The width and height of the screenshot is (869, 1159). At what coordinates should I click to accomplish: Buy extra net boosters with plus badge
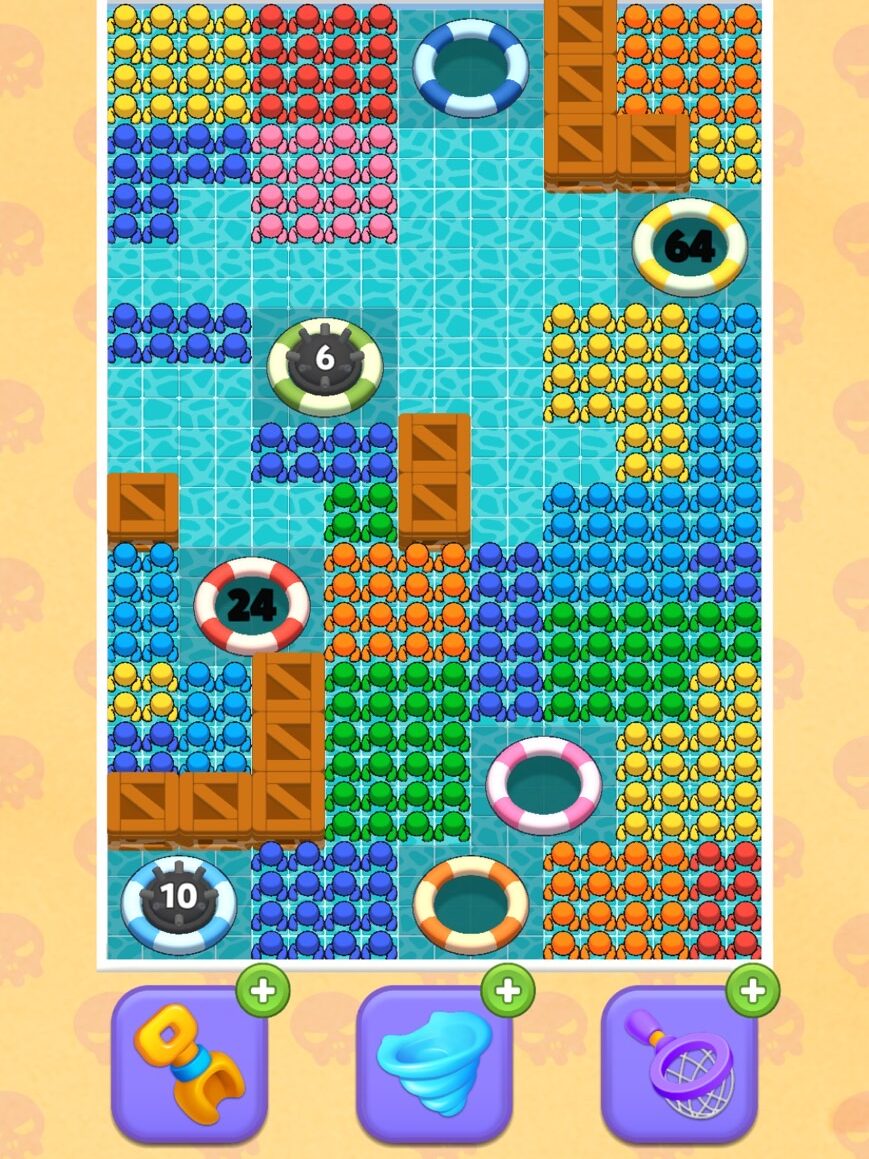coord(753,991)
